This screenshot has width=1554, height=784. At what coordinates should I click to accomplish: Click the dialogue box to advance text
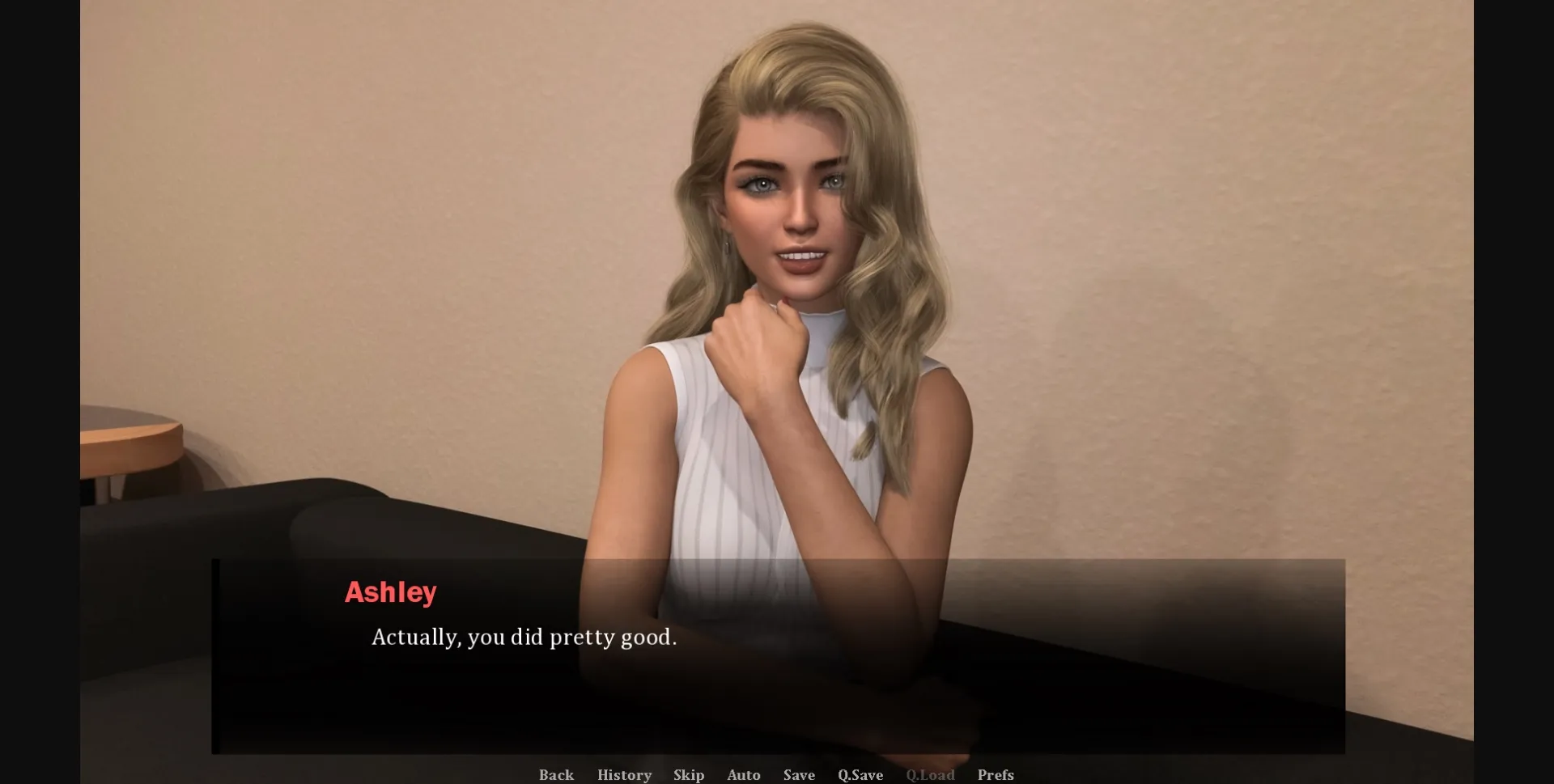777,688
